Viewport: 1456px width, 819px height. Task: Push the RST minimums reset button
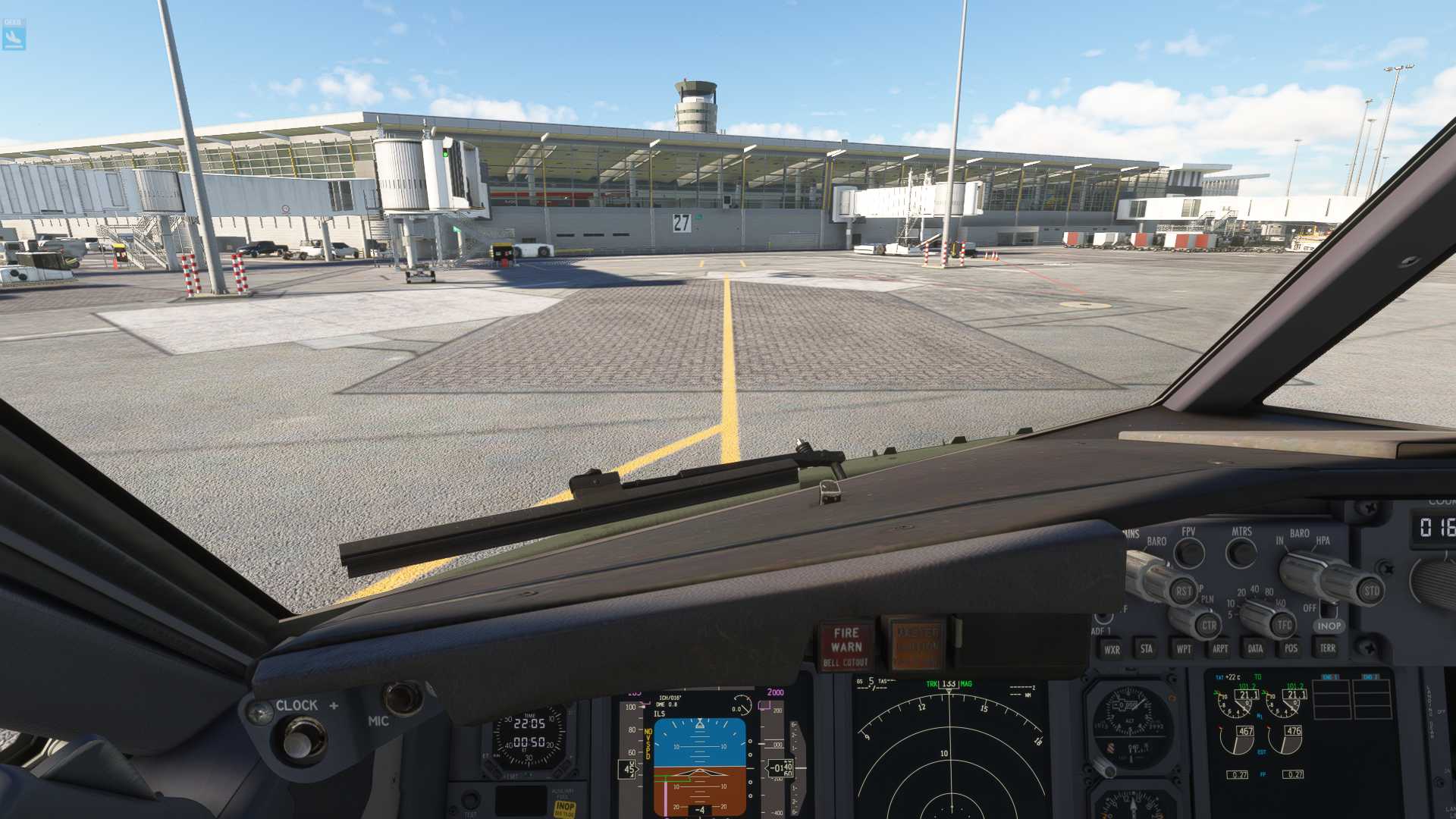1183,591
